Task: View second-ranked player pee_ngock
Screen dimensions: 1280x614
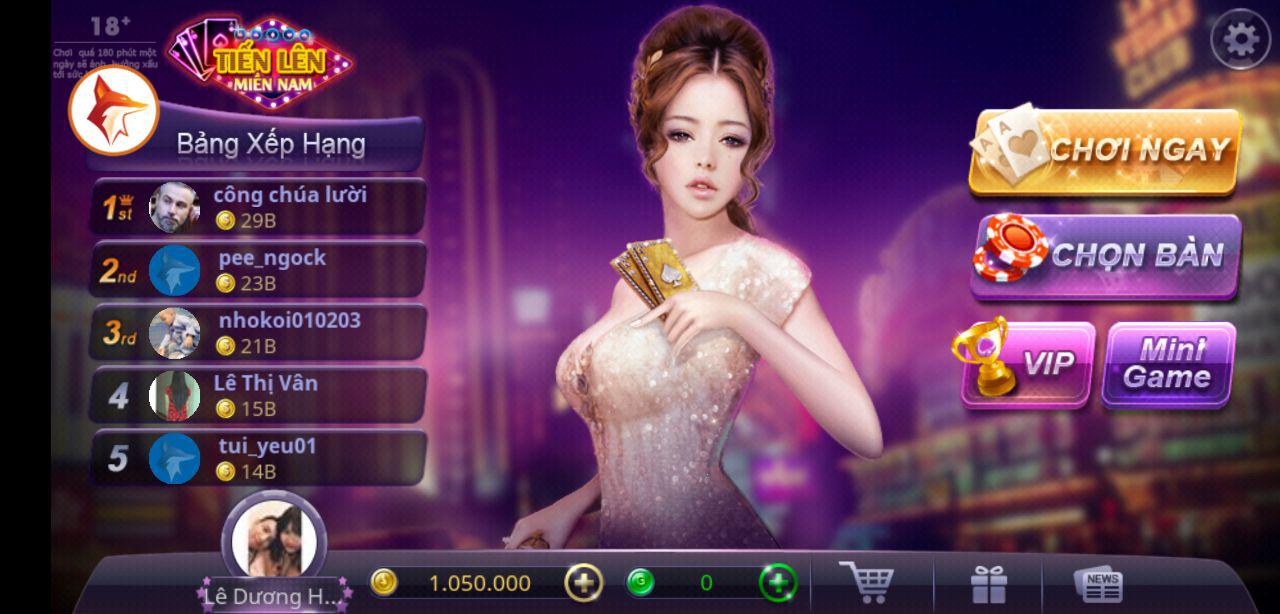Action: coord(260,270)
